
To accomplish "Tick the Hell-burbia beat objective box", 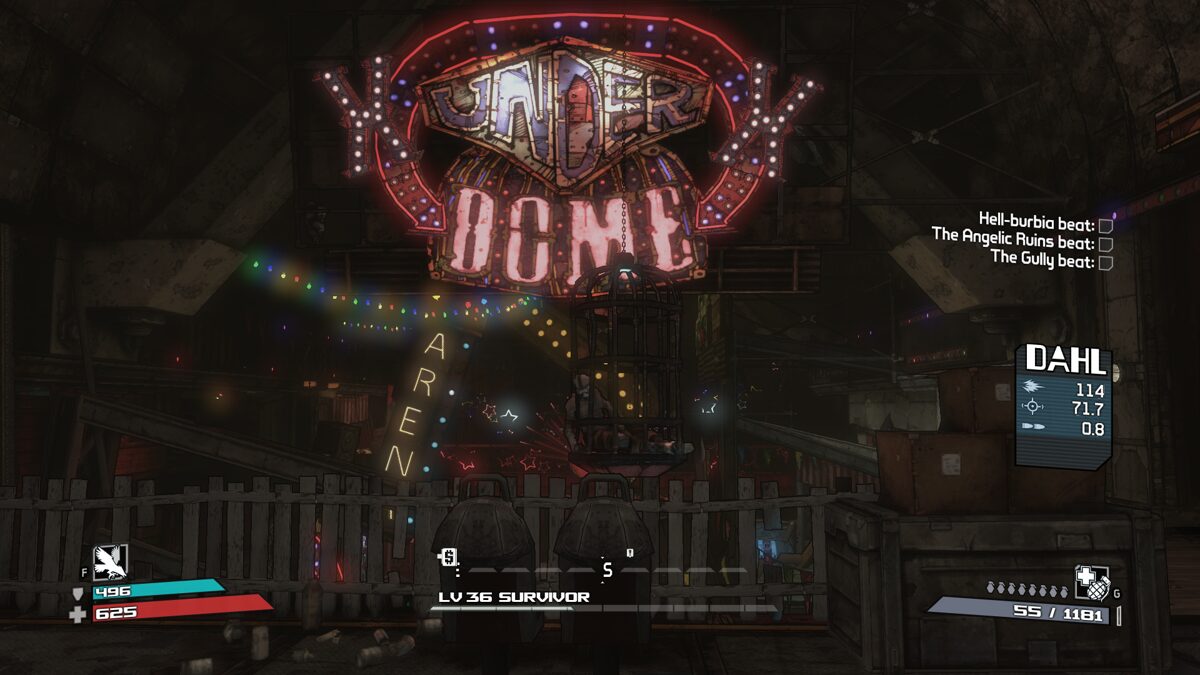I will point(1106,226).
